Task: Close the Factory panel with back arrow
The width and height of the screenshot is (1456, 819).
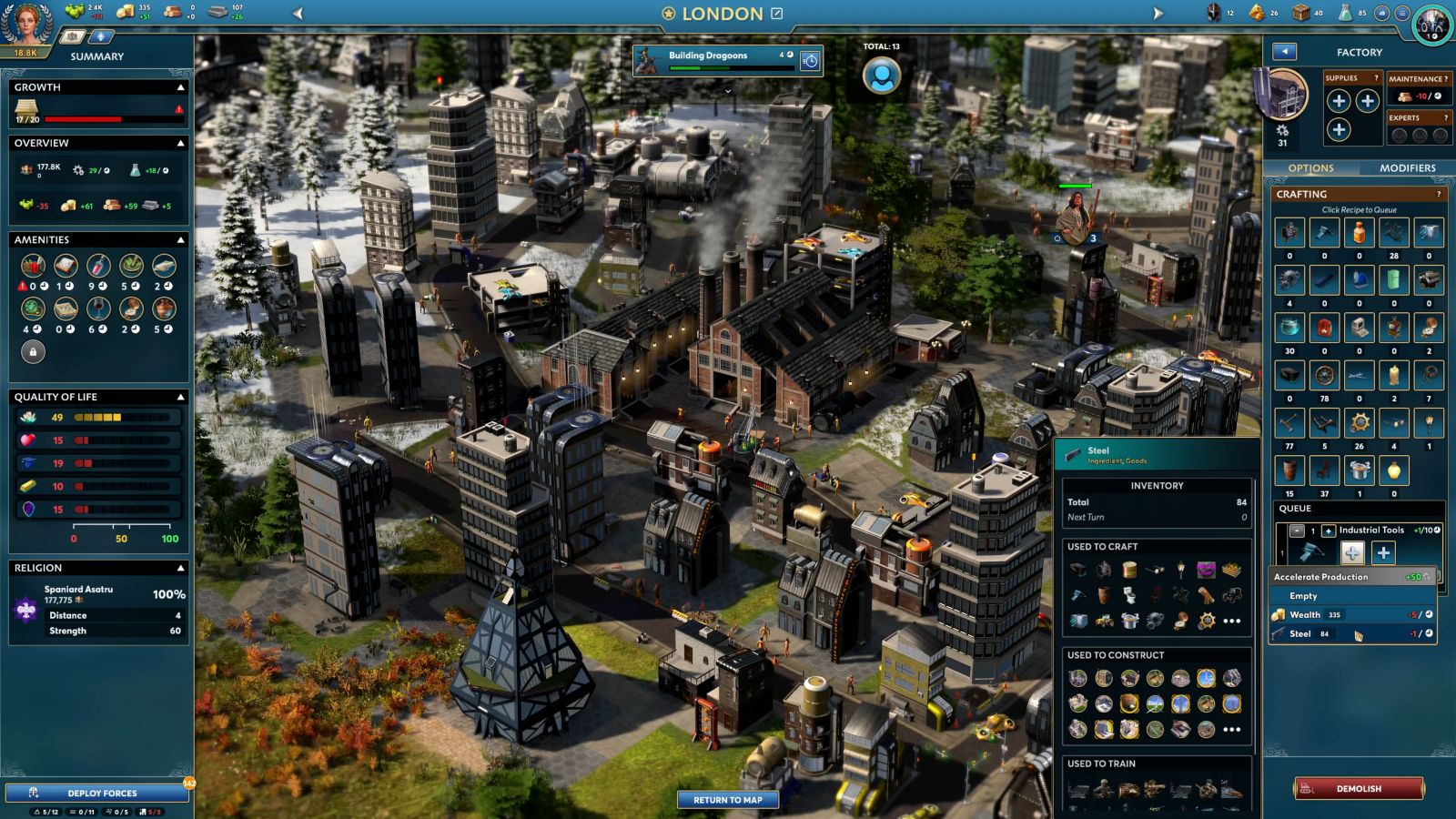Action: pos(1284,52)
